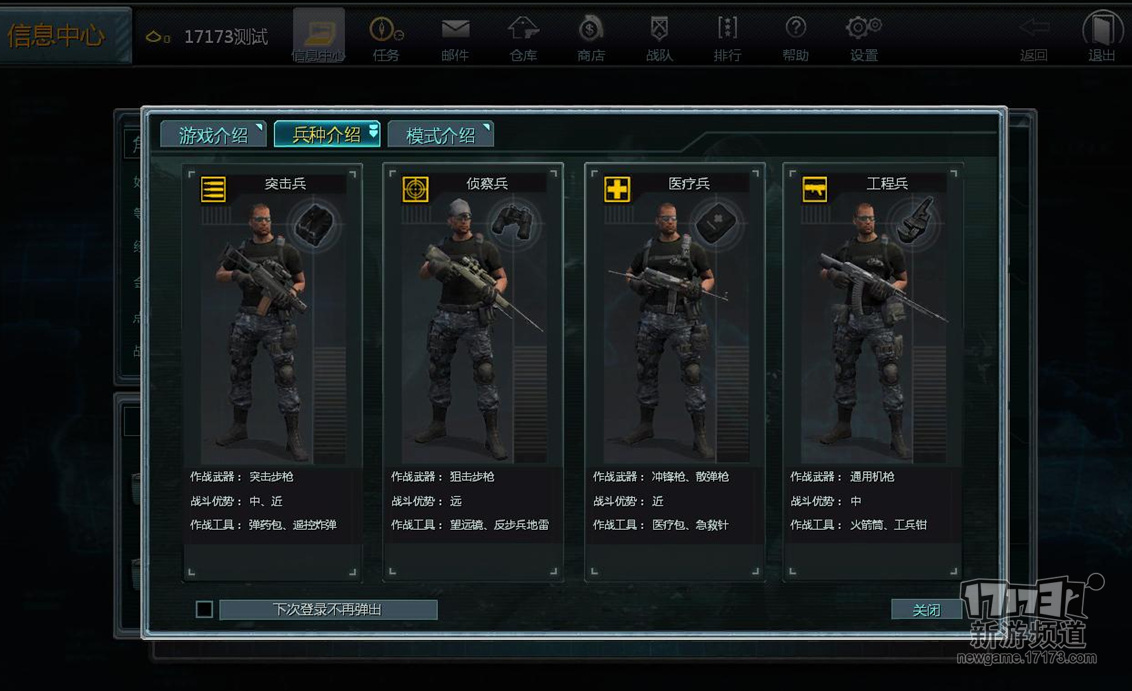
Task: Open the 邮件 mail menu
Action: pyautogui.click(x=455, y=37)
